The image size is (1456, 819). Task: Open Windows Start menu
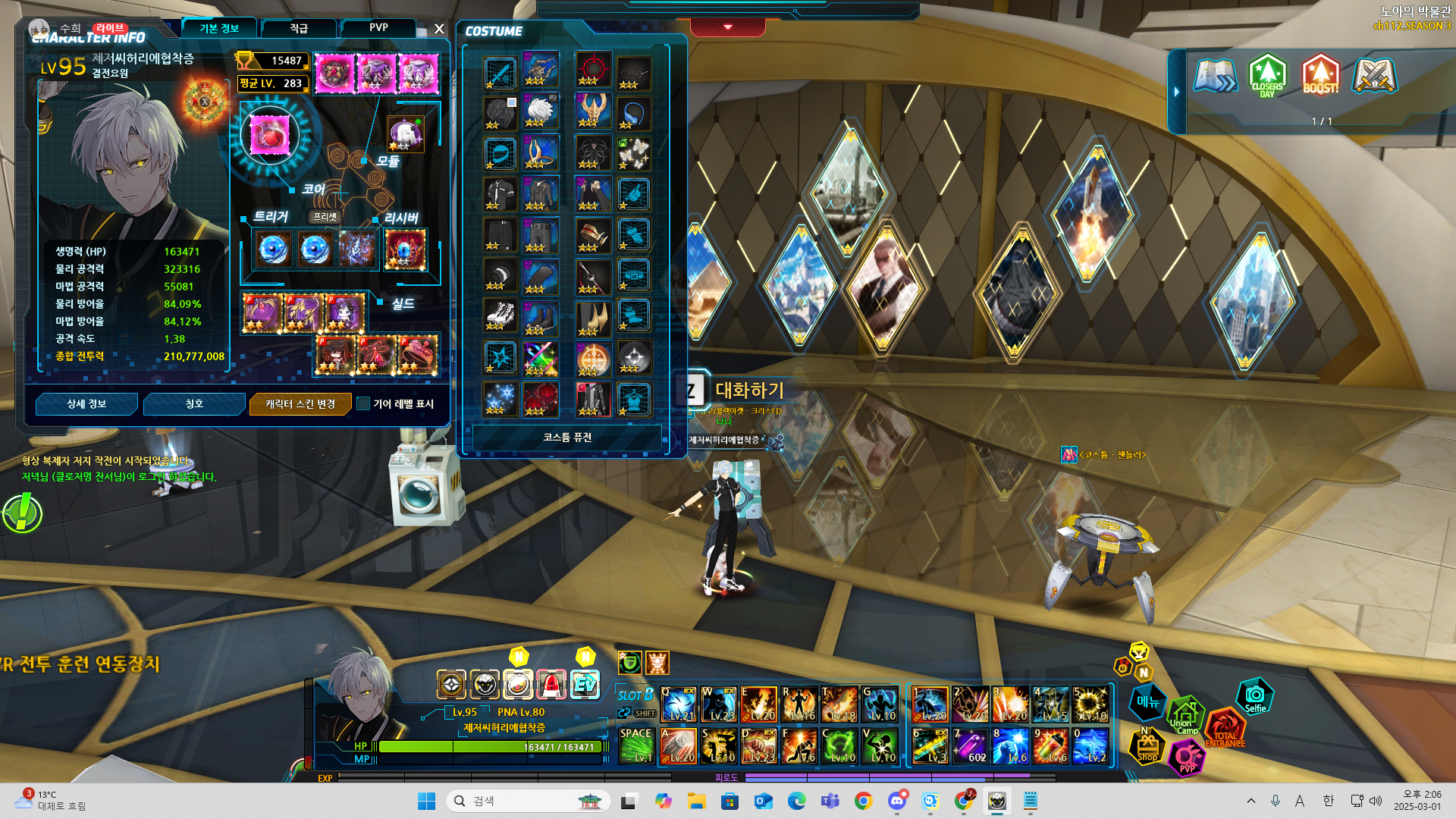pyautogui.click(x=426, y=801)
